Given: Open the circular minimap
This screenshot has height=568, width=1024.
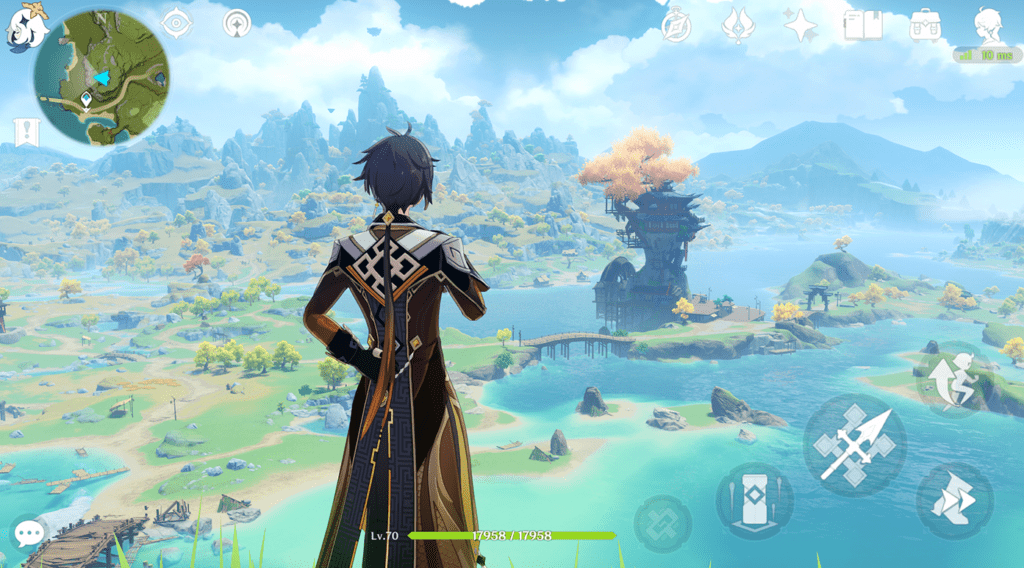Looking at the screenshot, I should [101, 76].
